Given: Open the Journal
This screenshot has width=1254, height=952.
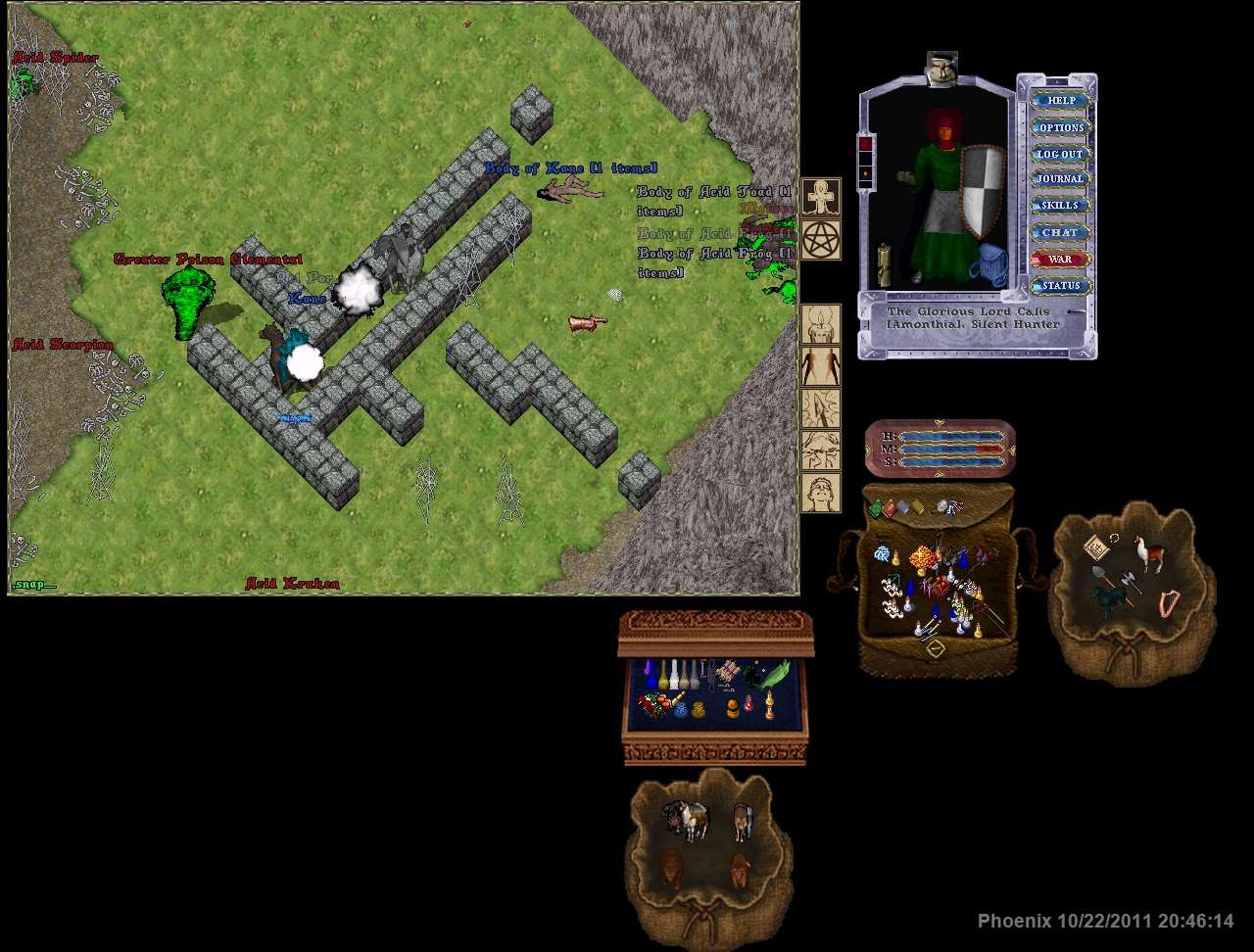Looking at the screenshot, I should pyautogui.click(x=1061, y=179).
